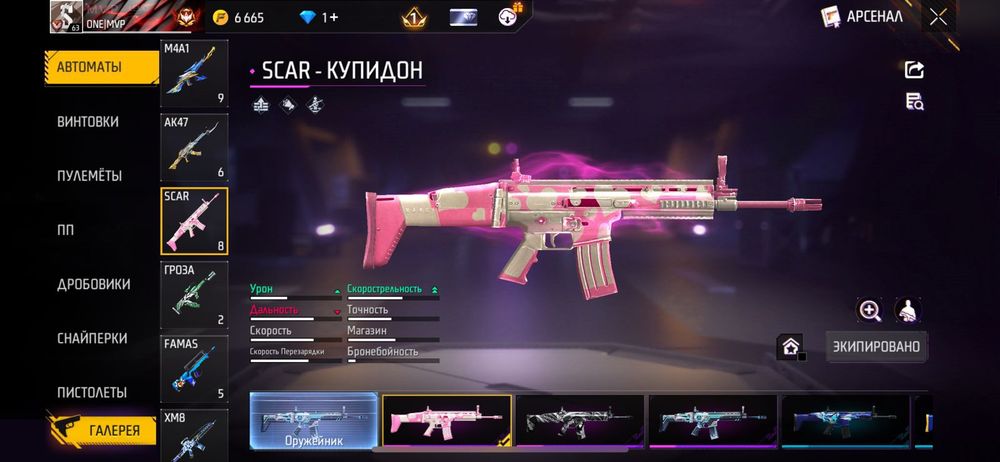Open the player profile avatar

(x=66, y=16)
